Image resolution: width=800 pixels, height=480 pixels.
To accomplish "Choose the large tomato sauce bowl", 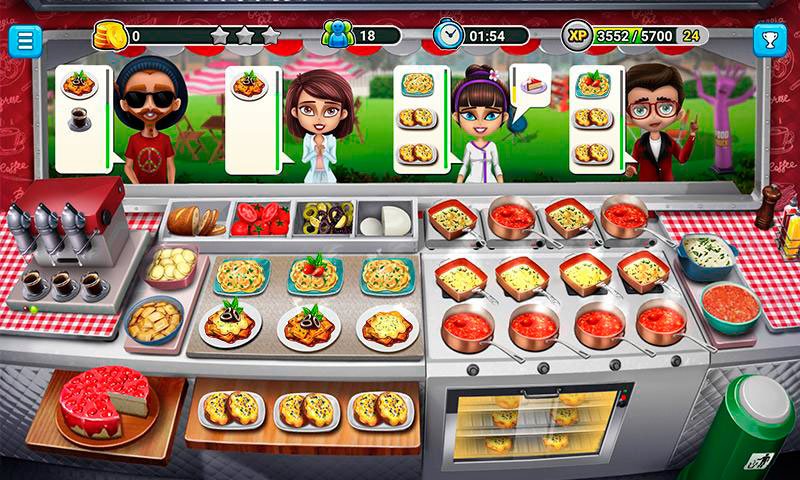I will point(729,307).
